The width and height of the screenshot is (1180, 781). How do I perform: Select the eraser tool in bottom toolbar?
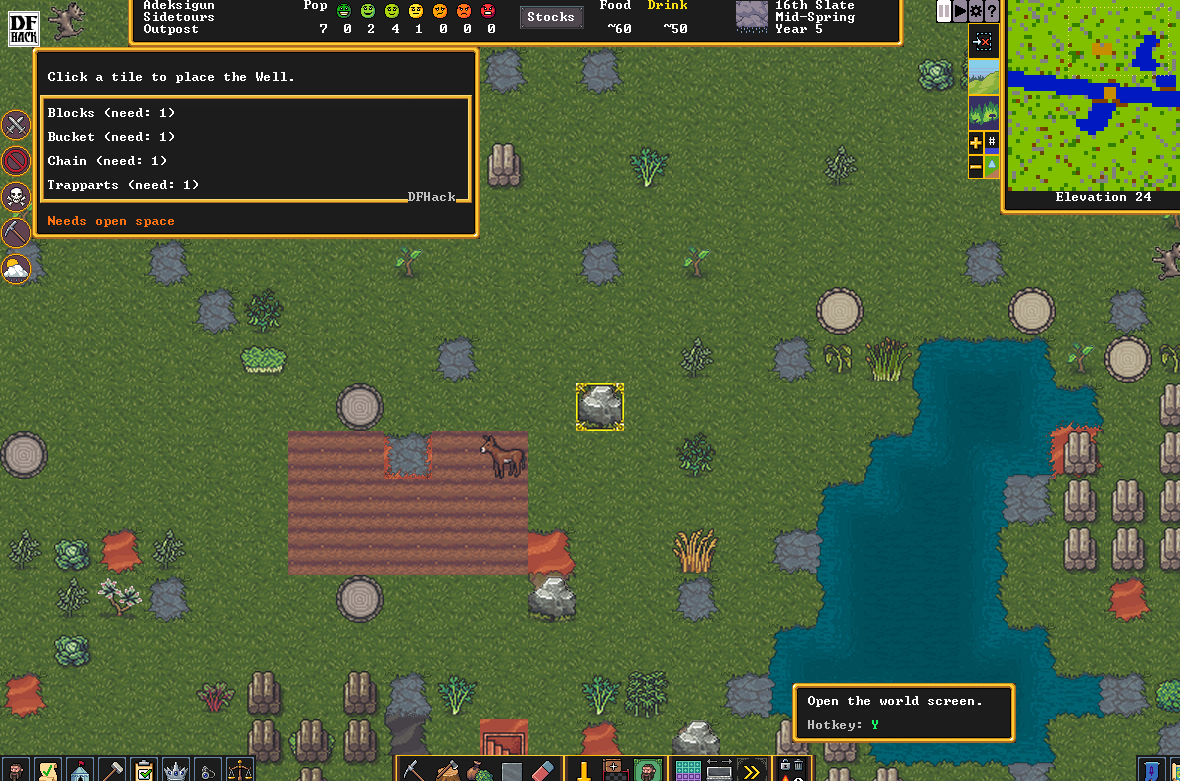(541, 771)
